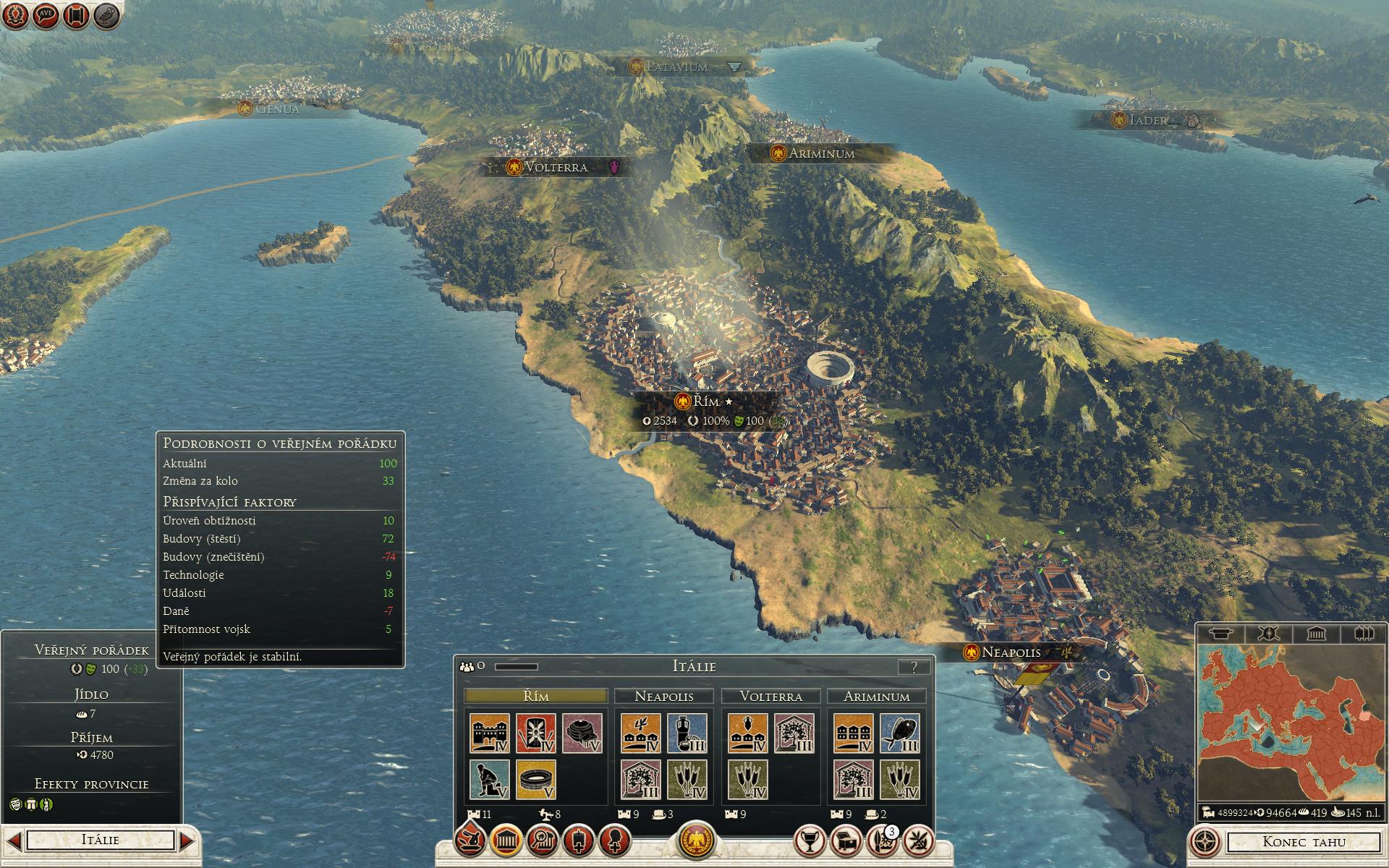
Task: Open the Itálie province help question mark
Action: pos(914,667)
